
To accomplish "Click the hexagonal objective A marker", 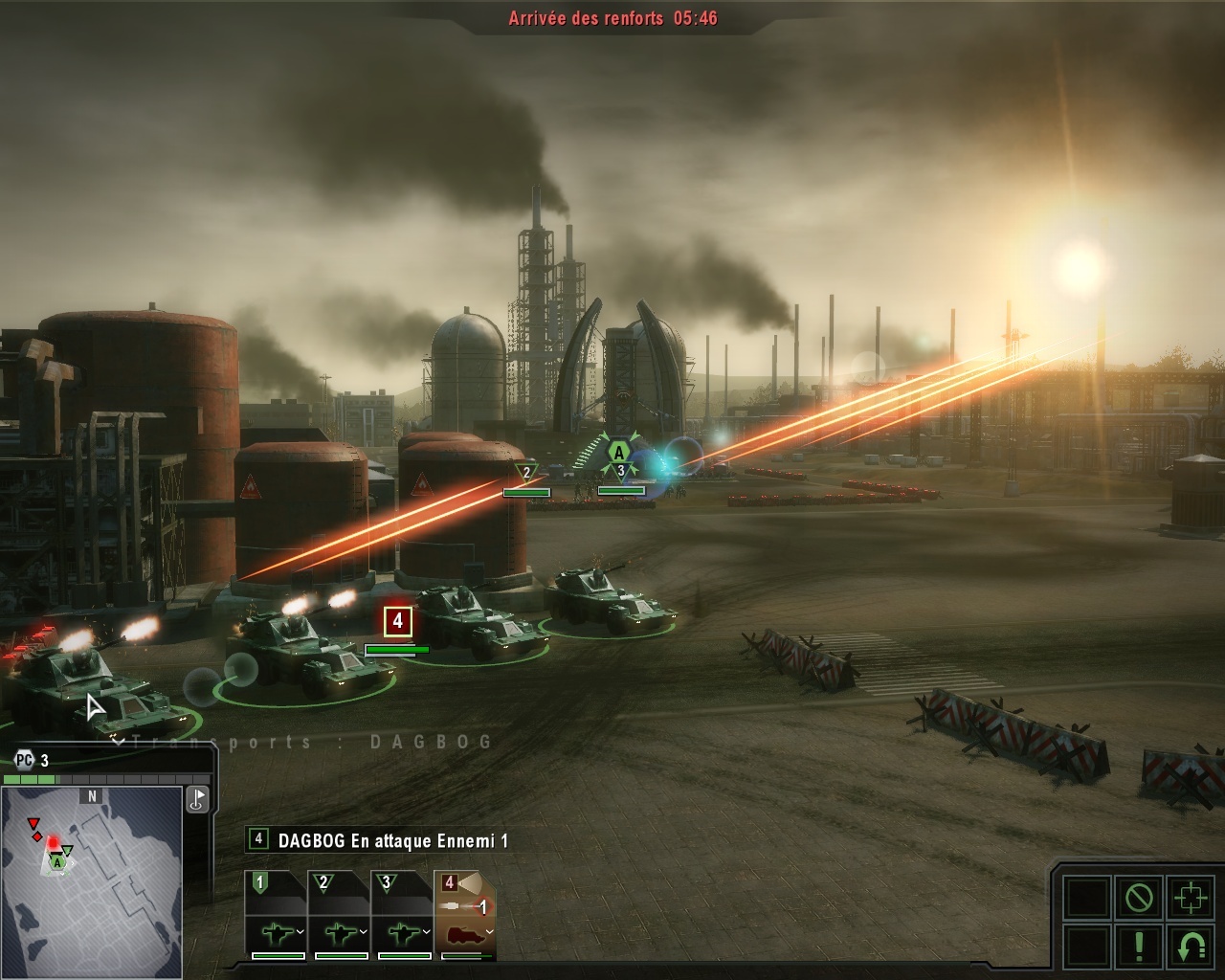I will [x=619, y=452].
